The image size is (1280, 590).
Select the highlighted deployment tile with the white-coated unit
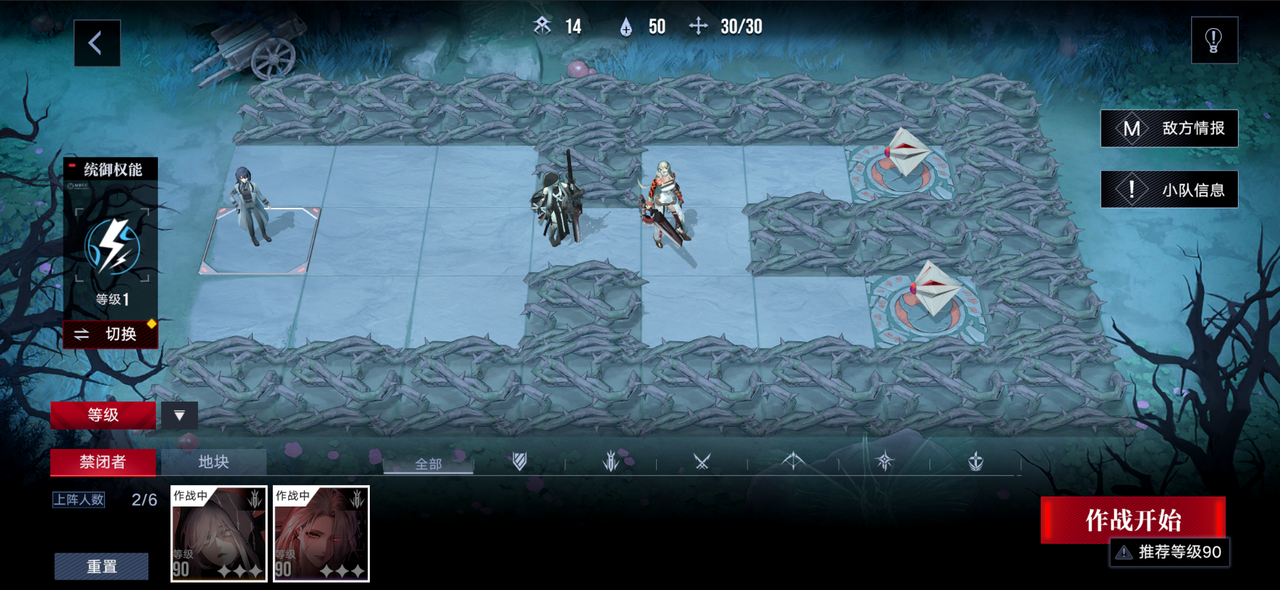coord(260,240)
